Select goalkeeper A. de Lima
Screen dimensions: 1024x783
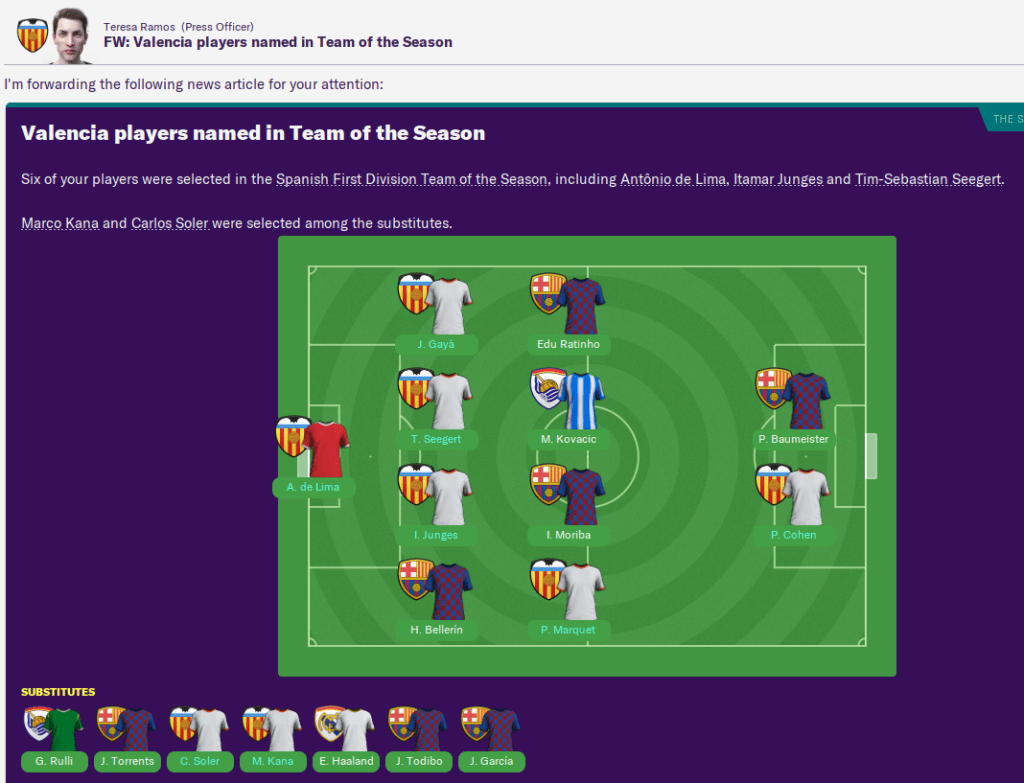click(x=313, y=488)
